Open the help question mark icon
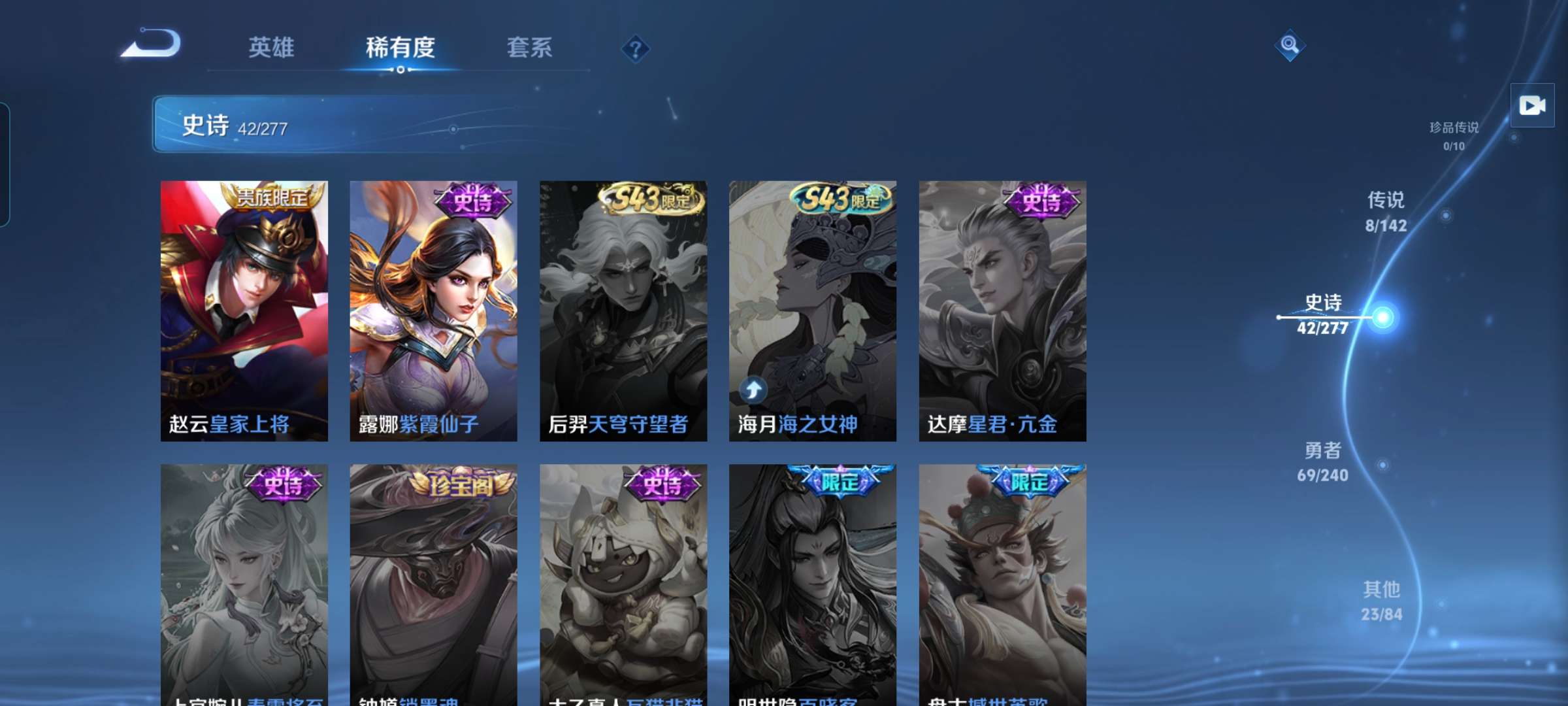The image size is (1568, 706). tap(637, 47)
